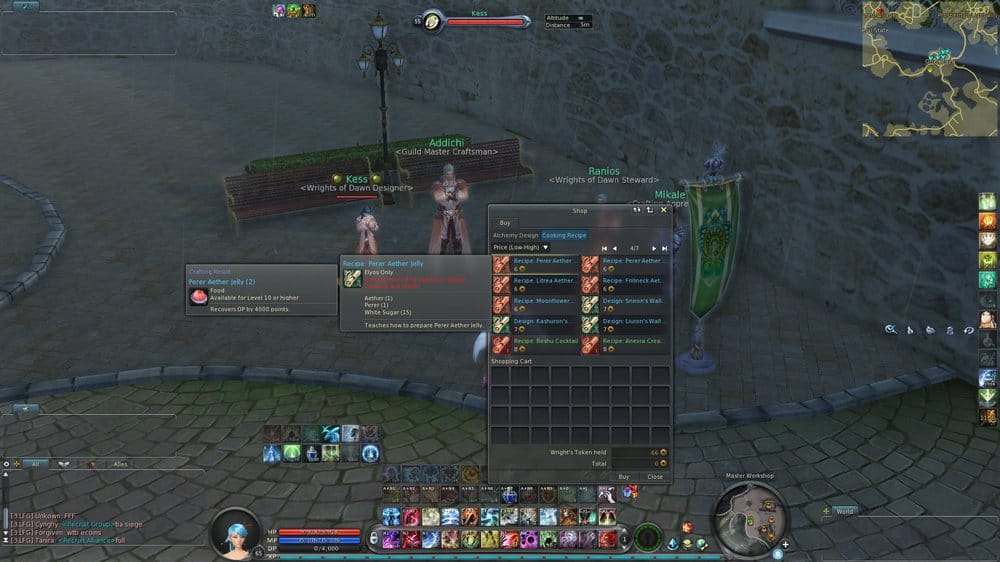This screenshot has height=562, width=1000.
Task: Switch to the Alchemy Design category
Action: click(515, 235)
